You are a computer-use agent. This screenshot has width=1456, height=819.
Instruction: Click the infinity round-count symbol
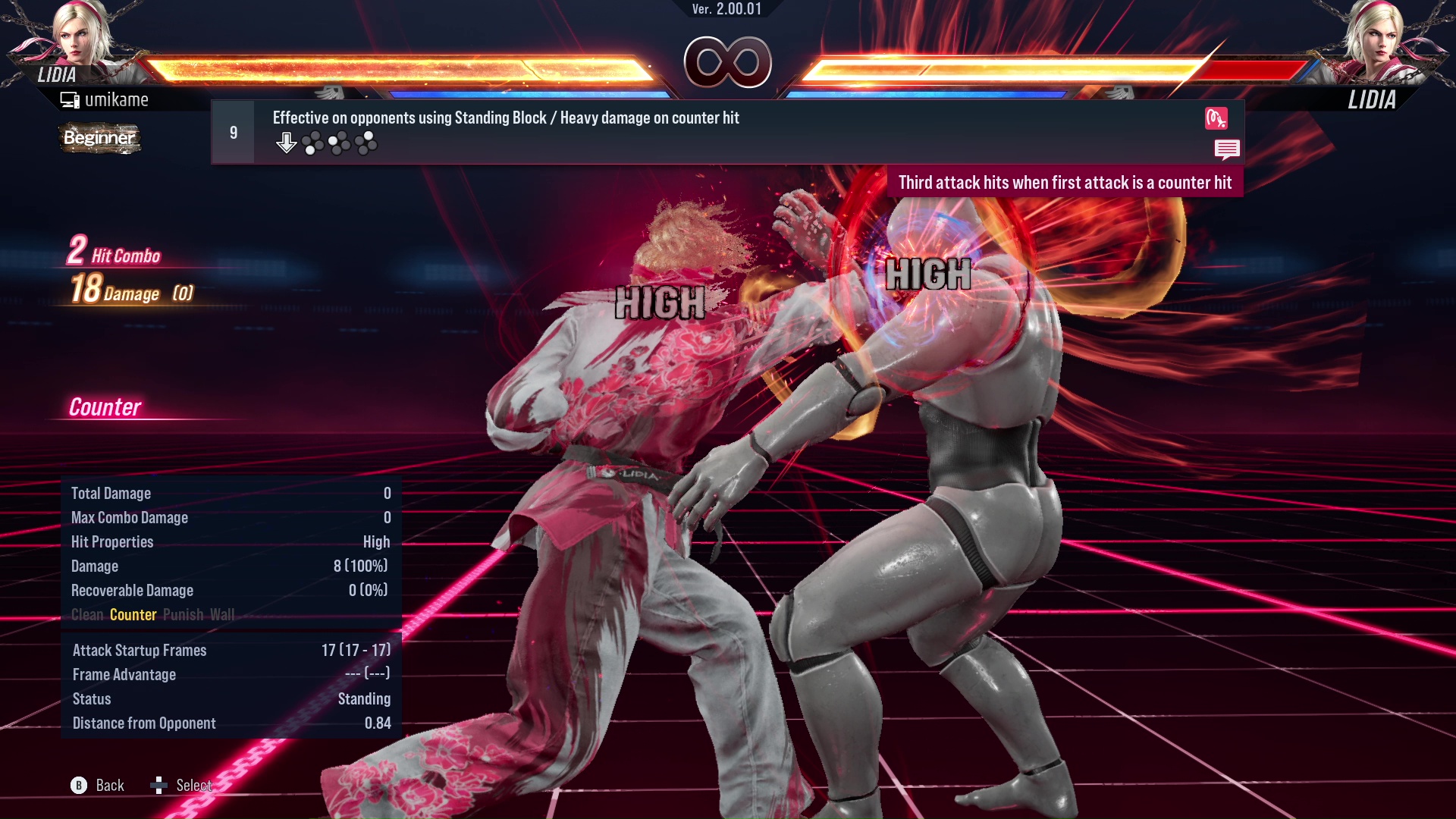[x=726, y=64]
